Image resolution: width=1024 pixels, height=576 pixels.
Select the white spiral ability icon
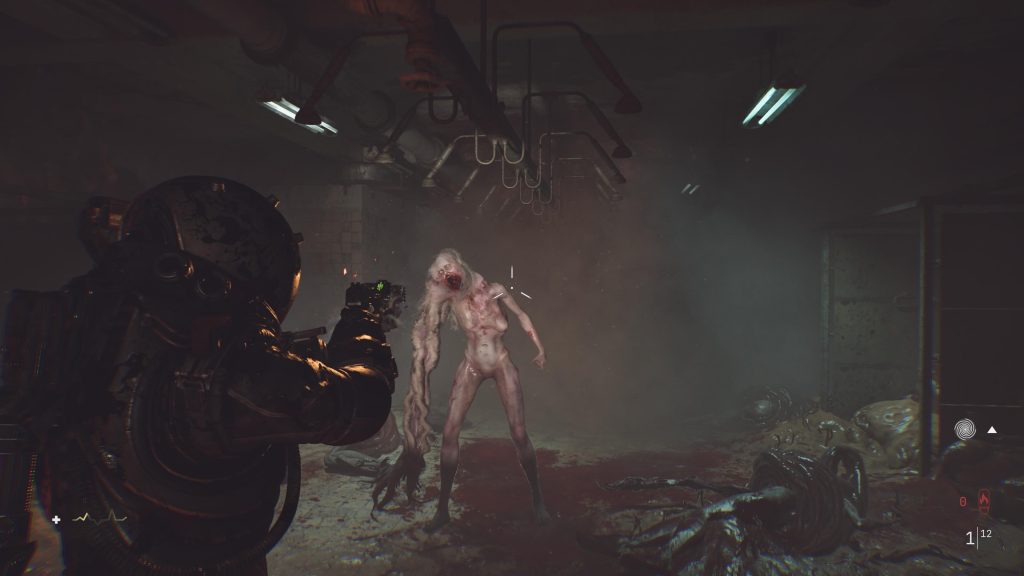click(965, 430)
